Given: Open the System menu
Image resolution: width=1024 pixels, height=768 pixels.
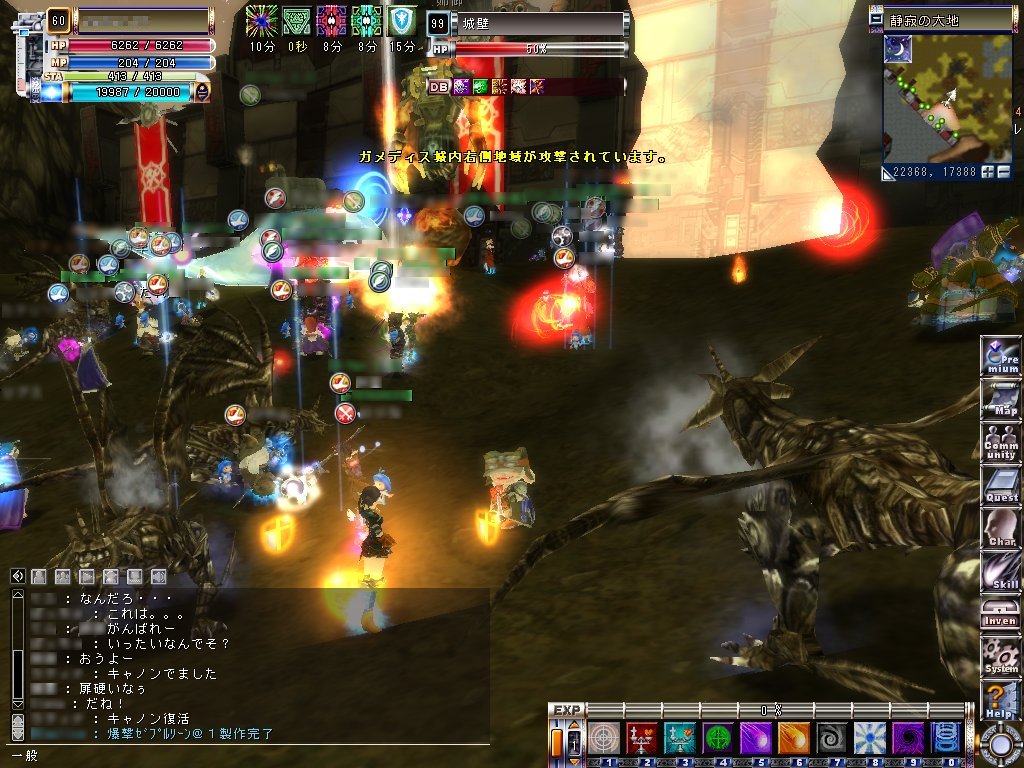Looking at the screenshot, I should [1000, 656].
